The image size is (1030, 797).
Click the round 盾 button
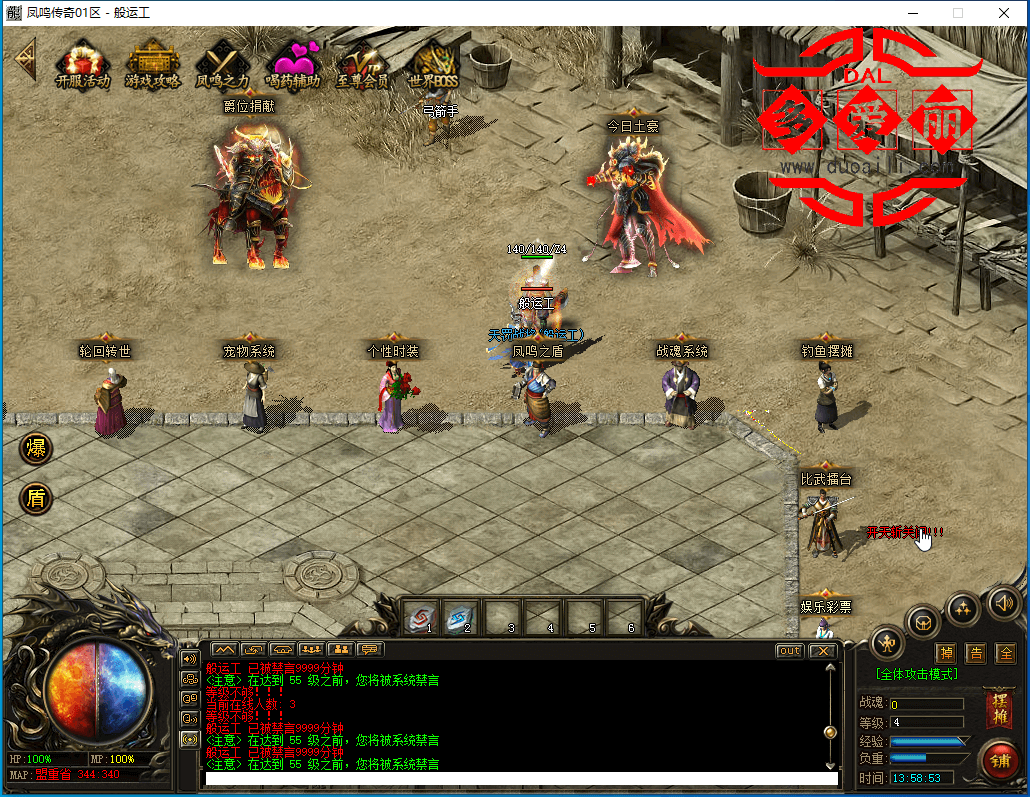[x=37, y=498]
